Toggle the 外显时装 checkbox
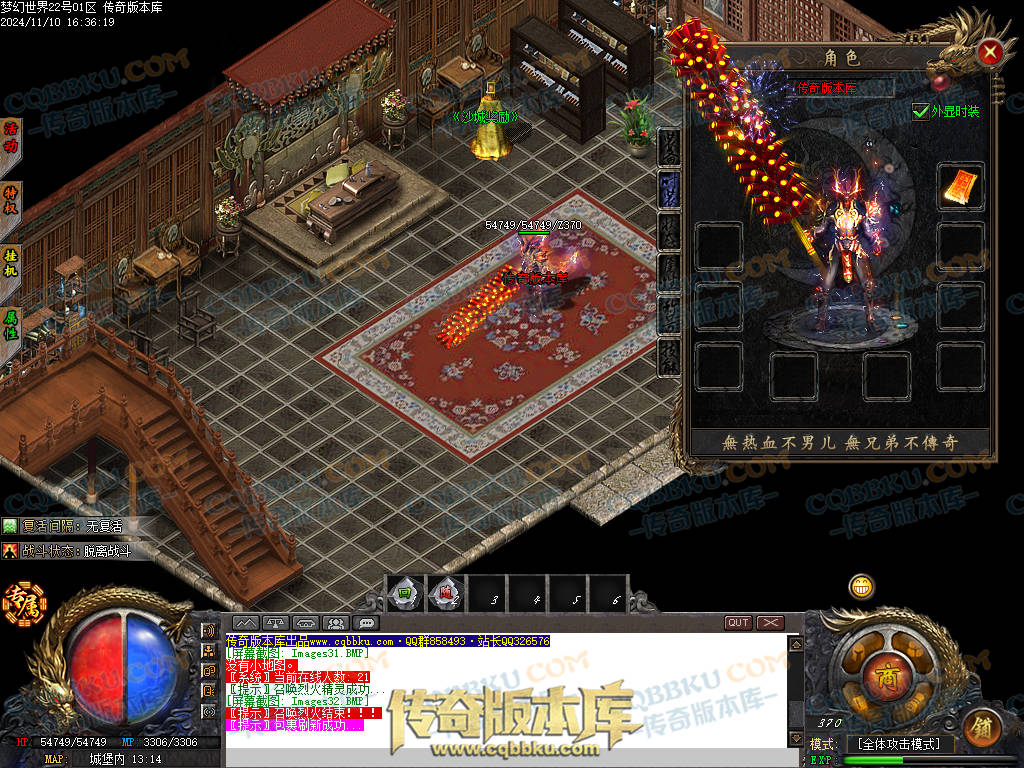 click(x=921, y=111)
